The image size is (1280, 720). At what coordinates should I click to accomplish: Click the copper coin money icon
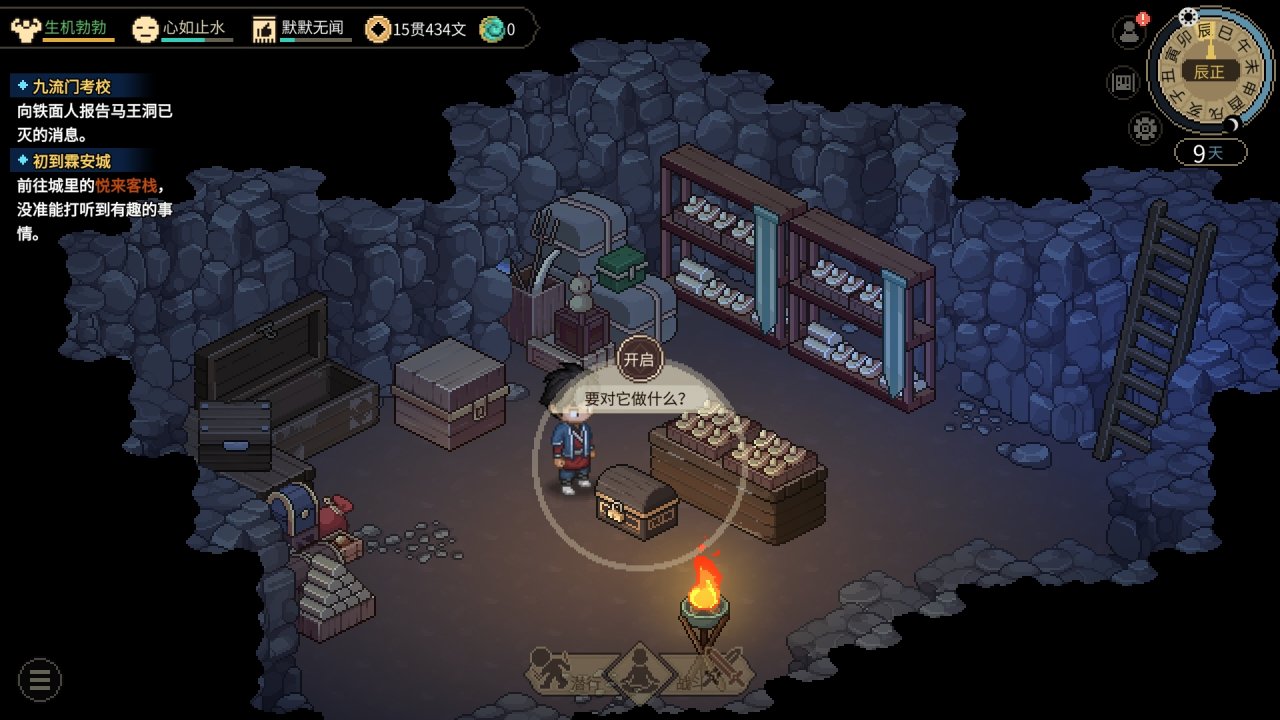coord(378,29)
